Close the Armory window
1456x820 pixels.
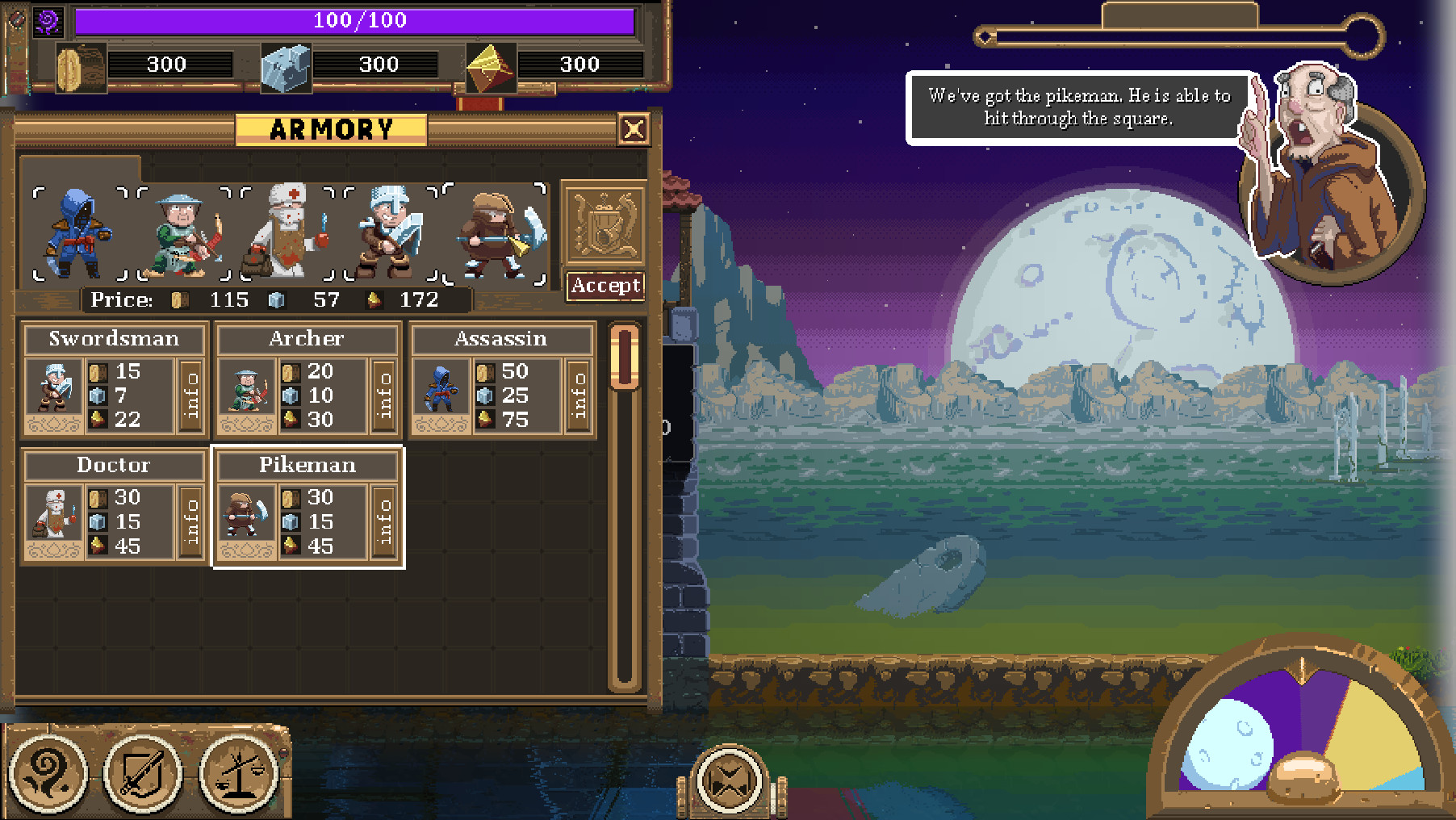click(x=634, y=129)
